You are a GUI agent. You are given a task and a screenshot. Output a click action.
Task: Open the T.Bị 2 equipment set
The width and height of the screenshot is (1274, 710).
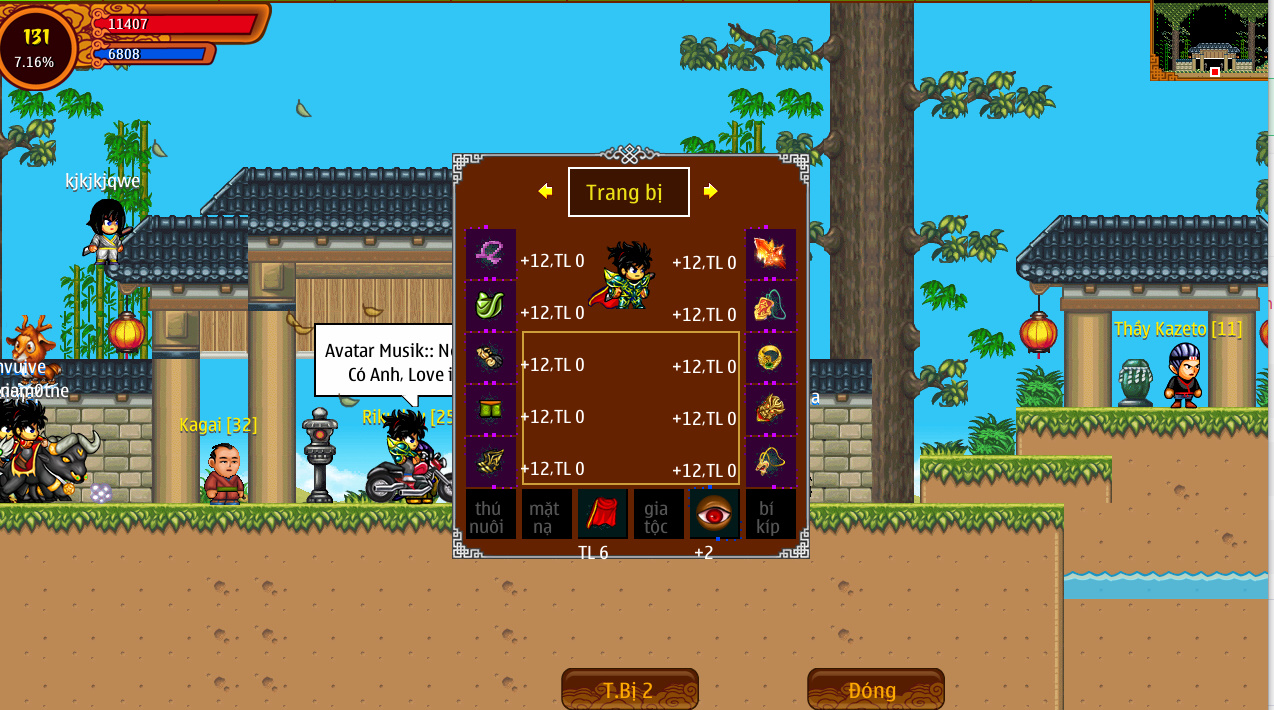pyautogui.click(x=629, y=690)
